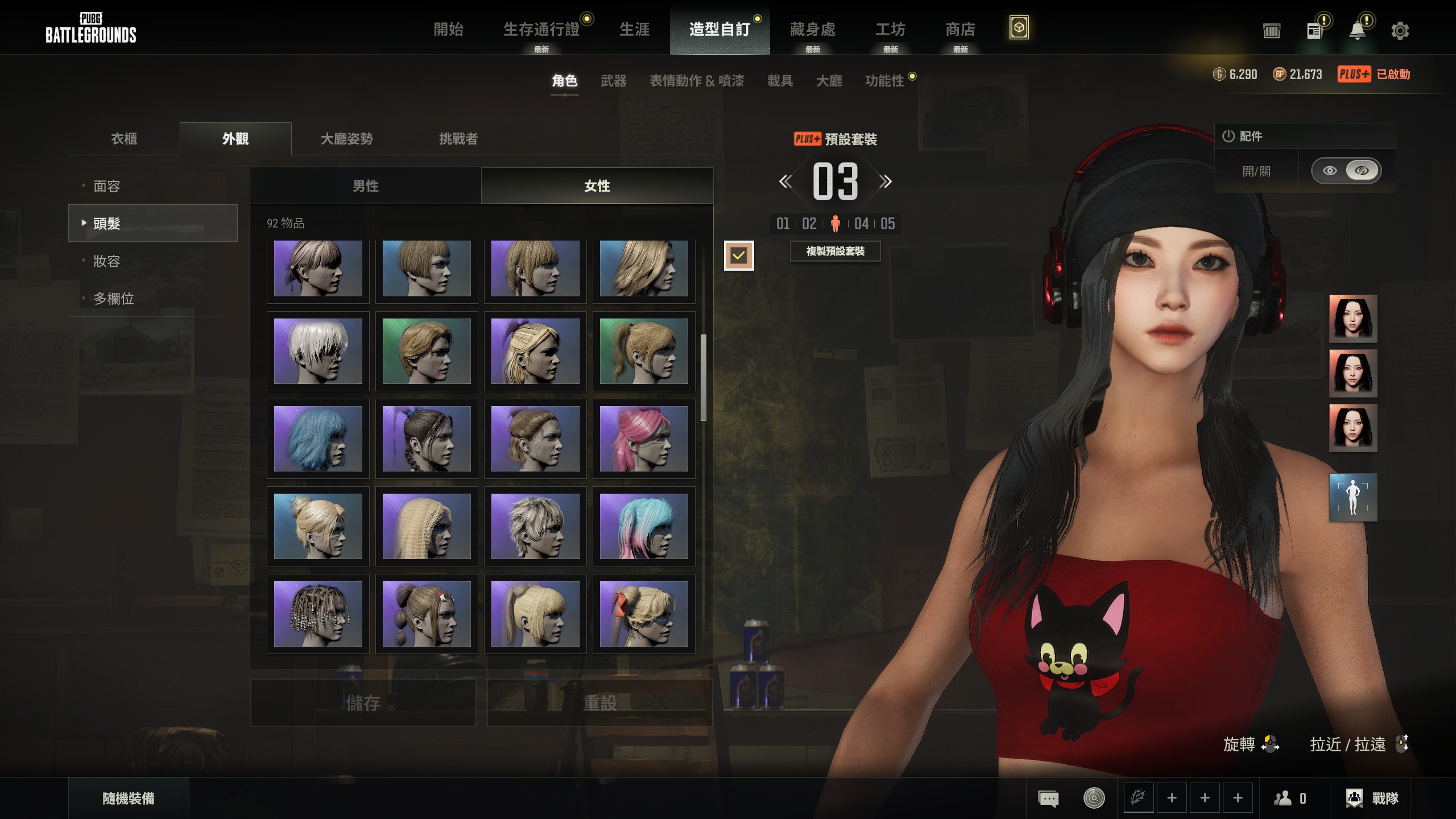Pick the pink ponytail hairstyle
Image resolution: width=1456 pixels, height=819 pixels.
click(643, 439)
